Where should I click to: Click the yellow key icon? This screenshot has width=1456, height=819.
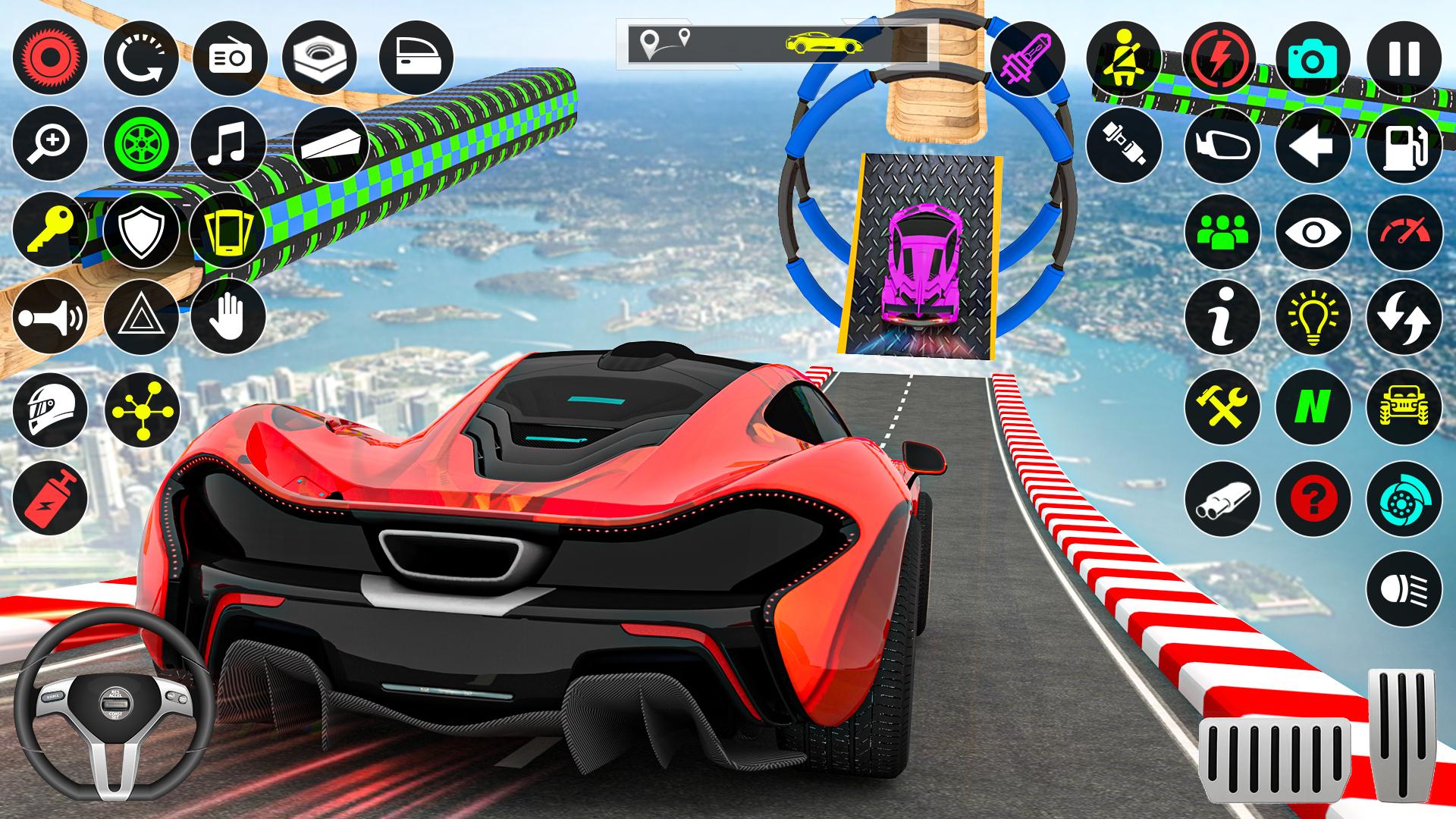(x=50, y=230)
